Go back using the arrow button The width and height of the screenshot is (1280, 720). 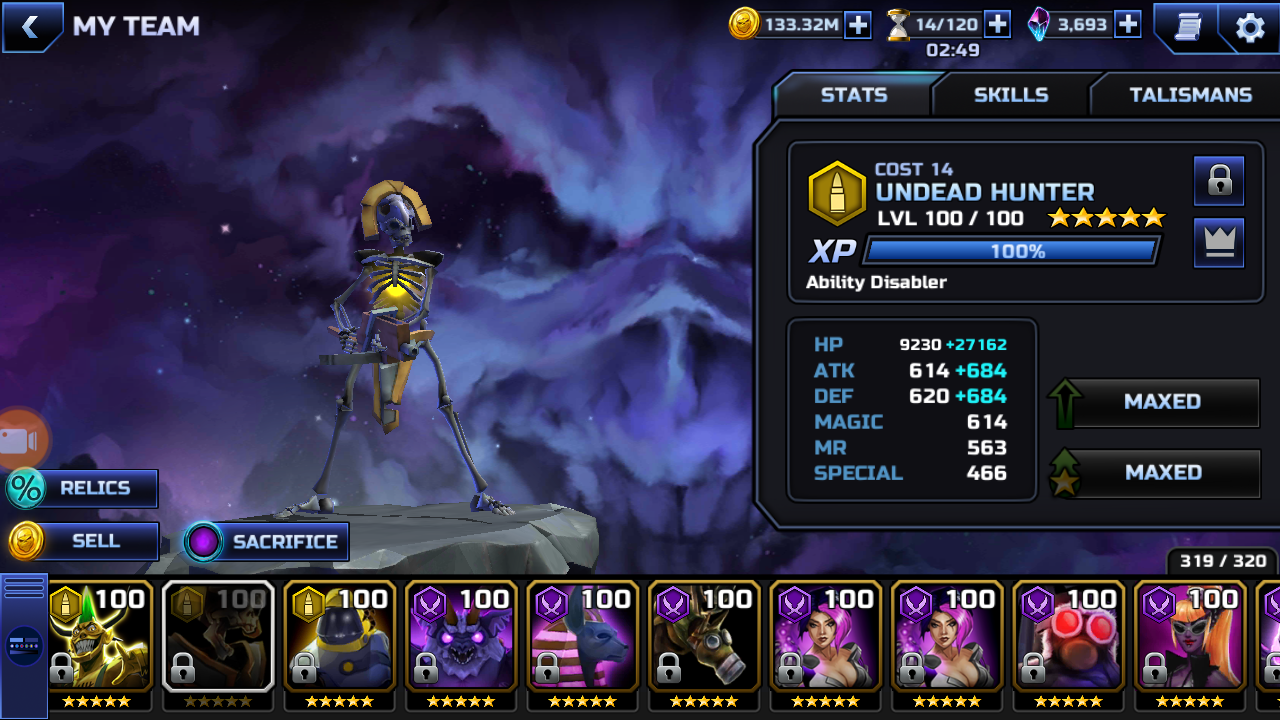pyautogui.click(x=30, y=27)
